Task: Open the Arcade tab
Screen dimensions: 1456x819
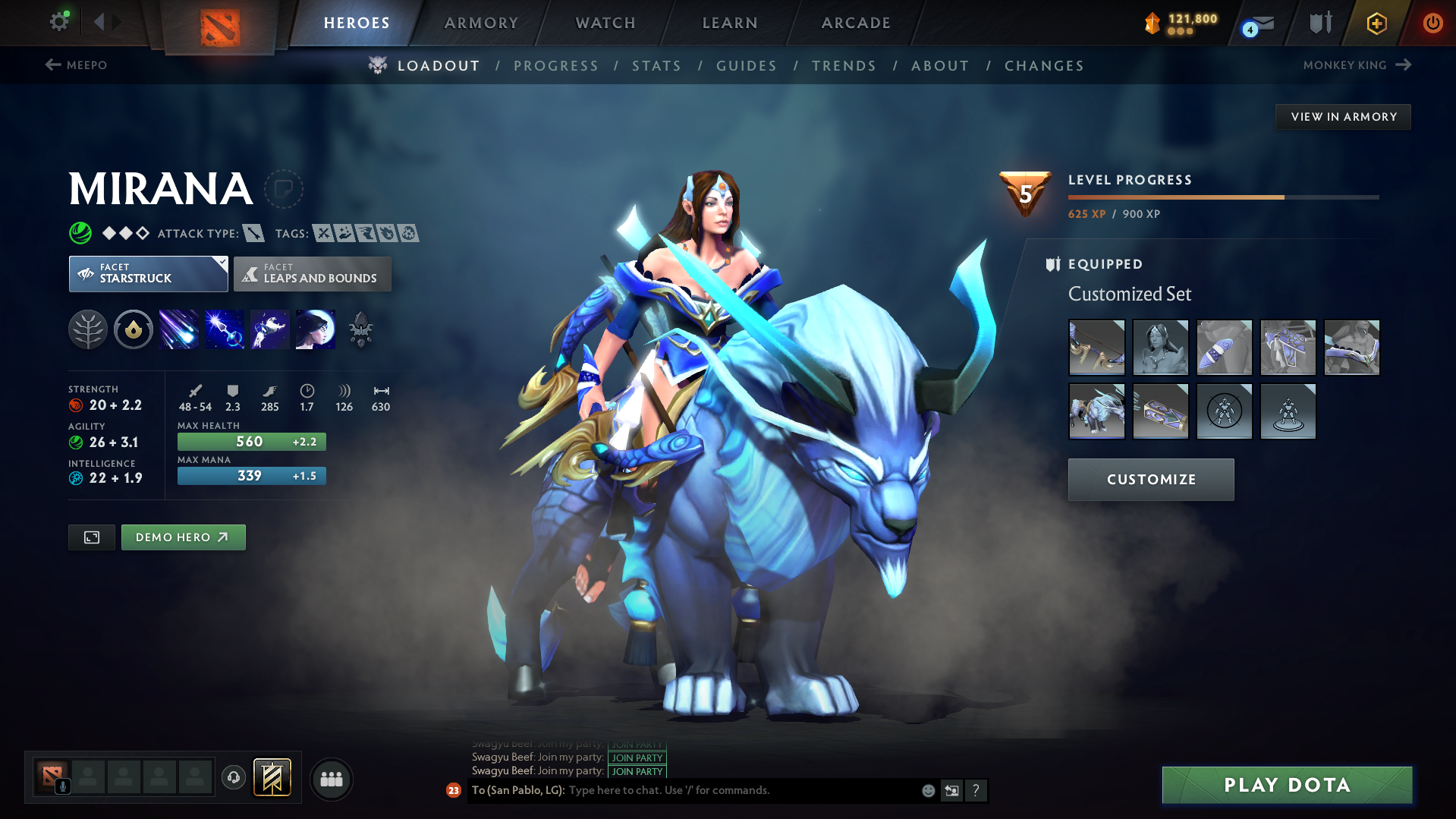Action: tap(856, 23)
